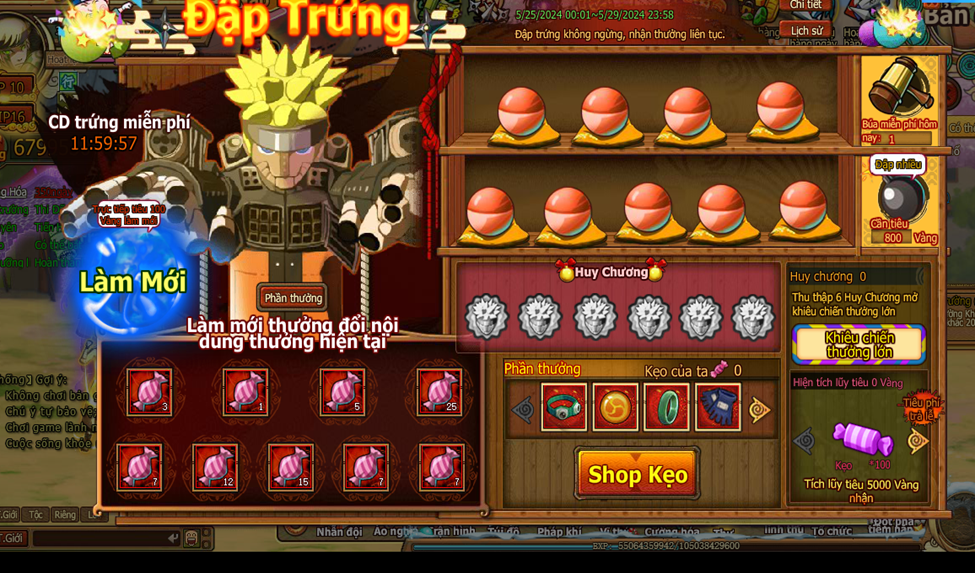Open the Phần thưởng button under the character
975x573 pixels.
click(x=293, y=298)
